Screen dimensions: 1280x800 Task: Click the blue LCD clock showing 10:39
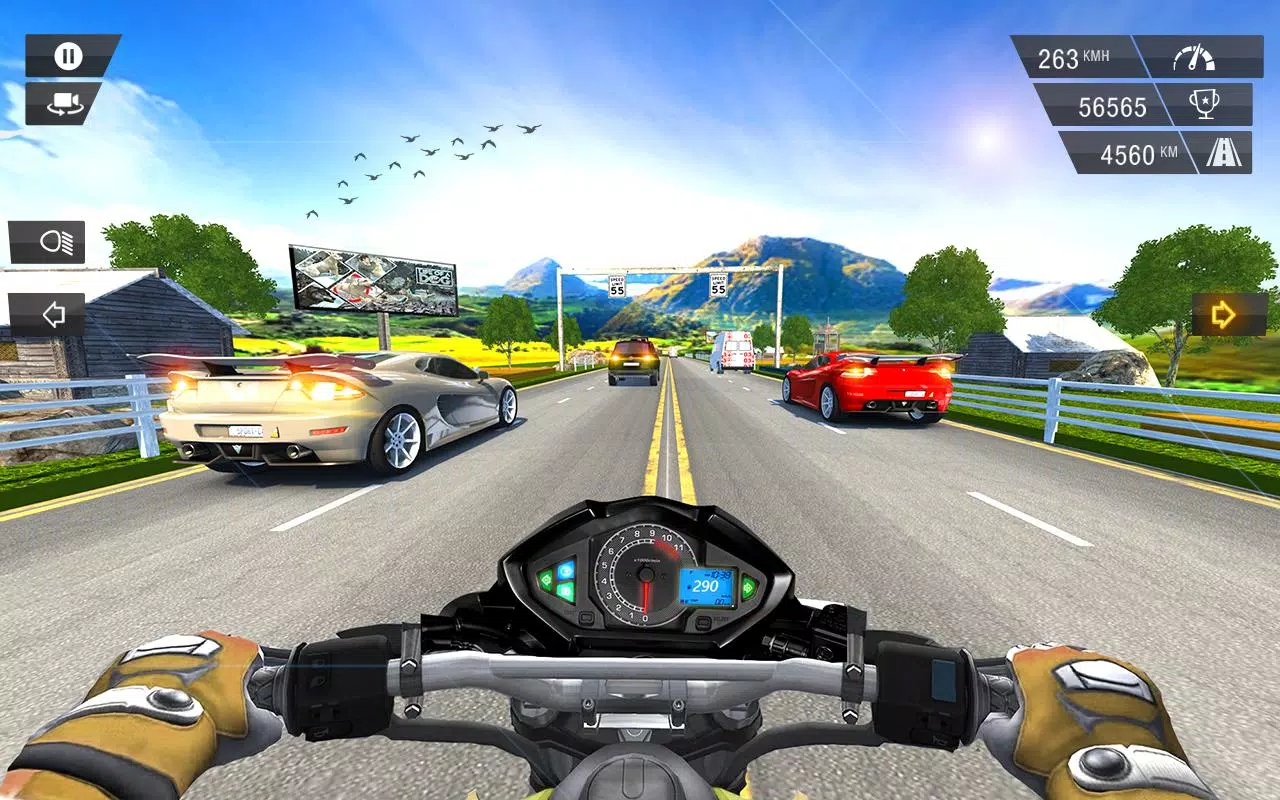pyautogui.click(x=718, y=573)
